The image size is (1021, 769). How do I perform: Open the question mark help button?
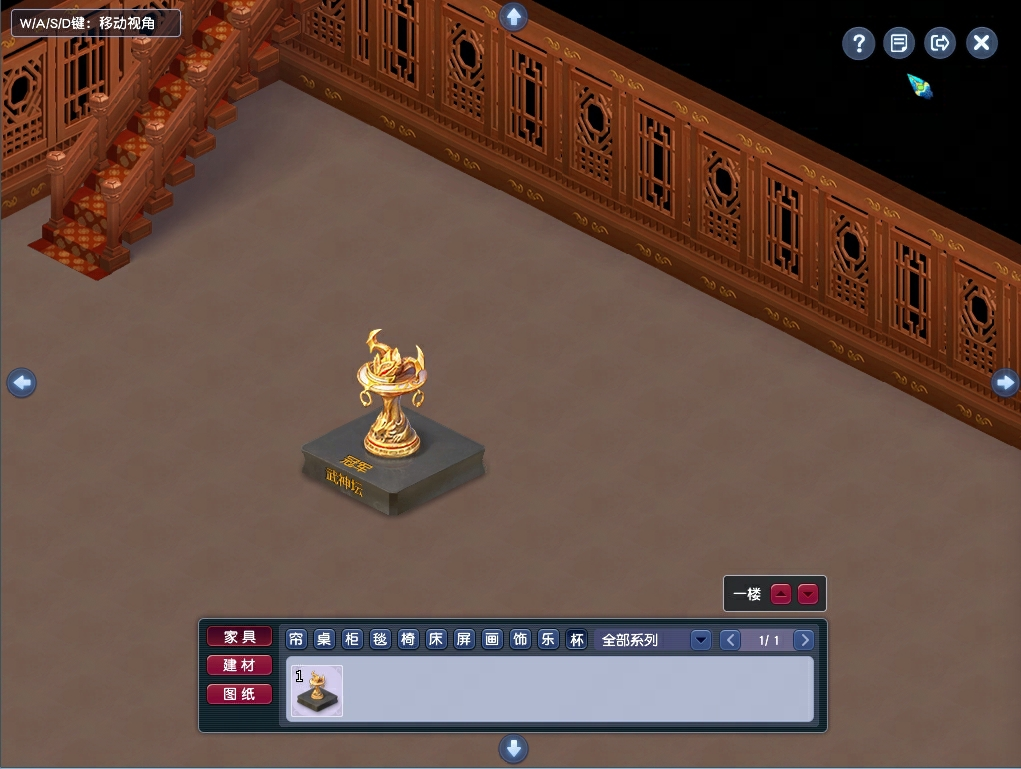tap(858, 43)
